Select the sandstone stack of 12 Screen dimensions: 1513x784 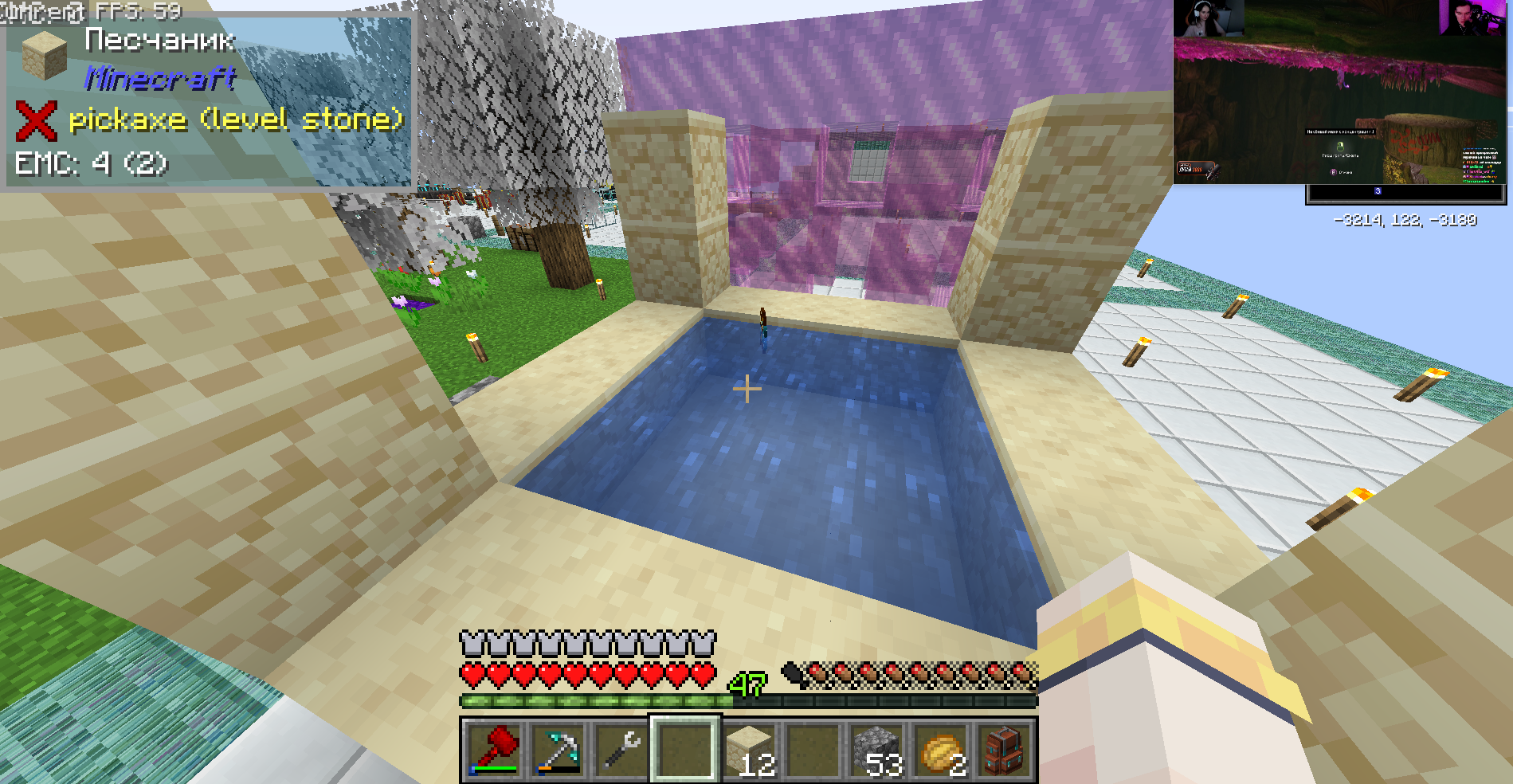point(750,751)
